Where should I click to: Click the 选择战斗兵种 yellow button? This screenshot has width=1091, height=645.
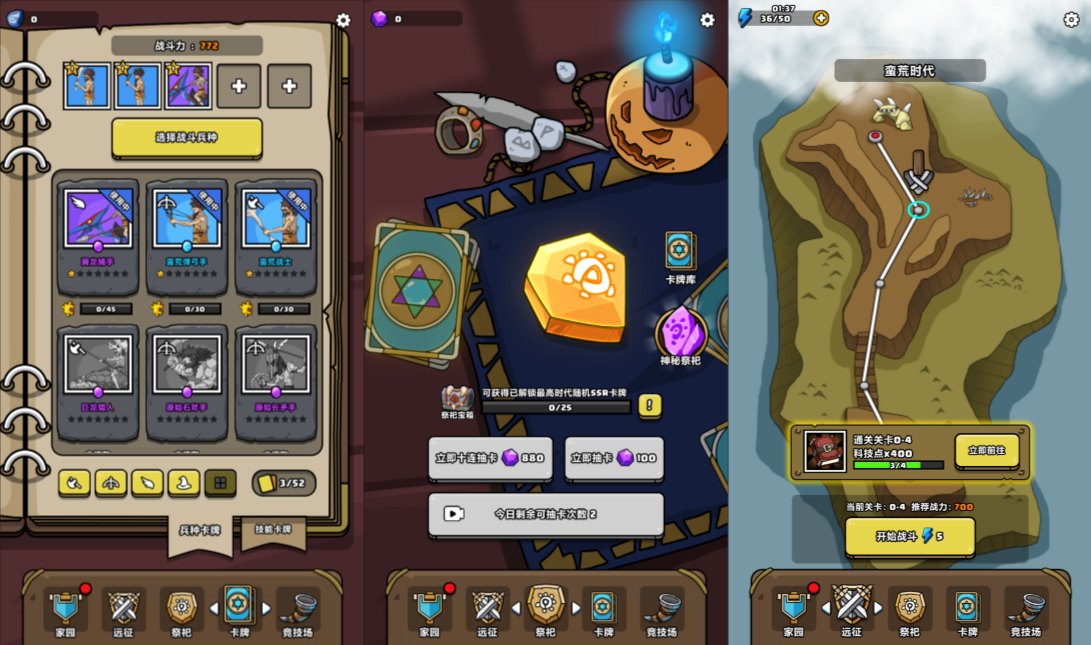coord(187,138)
